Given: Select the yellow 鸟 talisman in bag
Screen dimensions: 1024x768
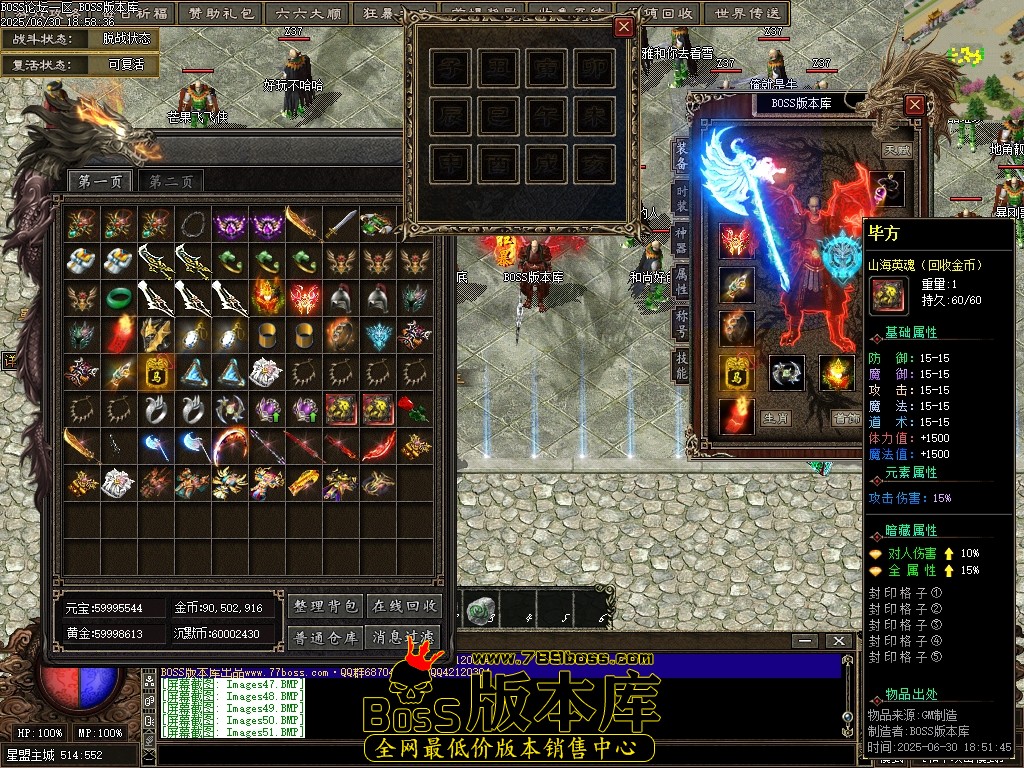Looking at the screenshot, I should [156, 370].
